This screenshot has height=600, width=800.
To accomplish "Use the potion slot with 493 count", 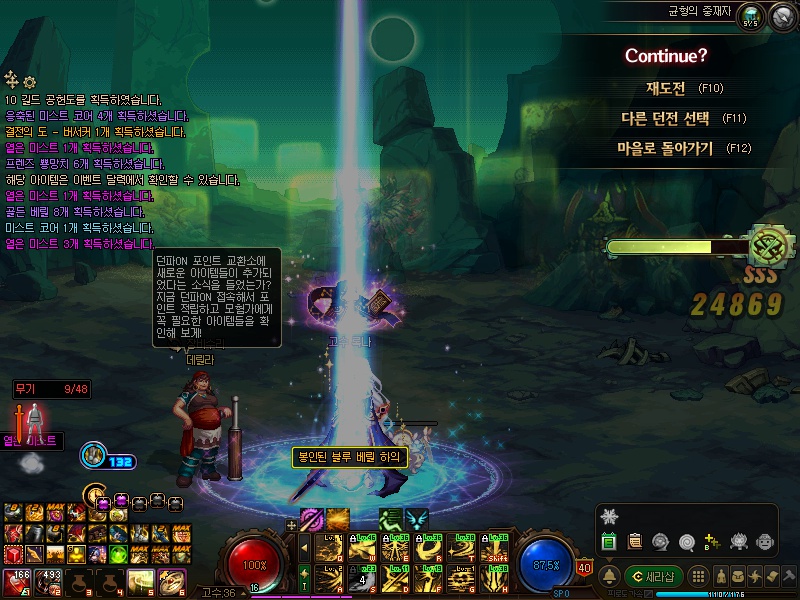I will (47, 579).
